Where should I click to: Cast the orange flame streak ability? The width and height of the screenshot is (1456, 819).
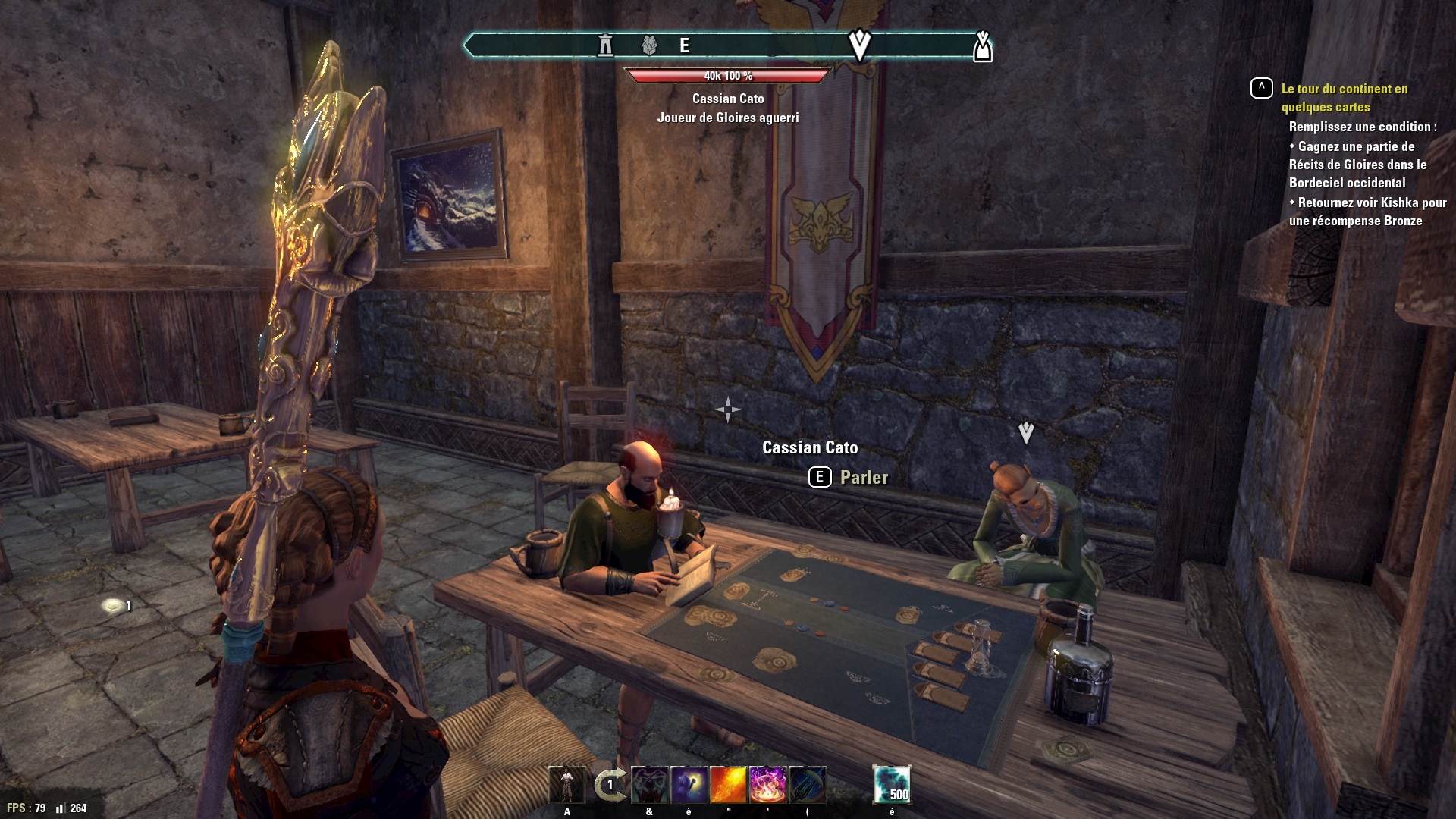(x=728, y=785)
